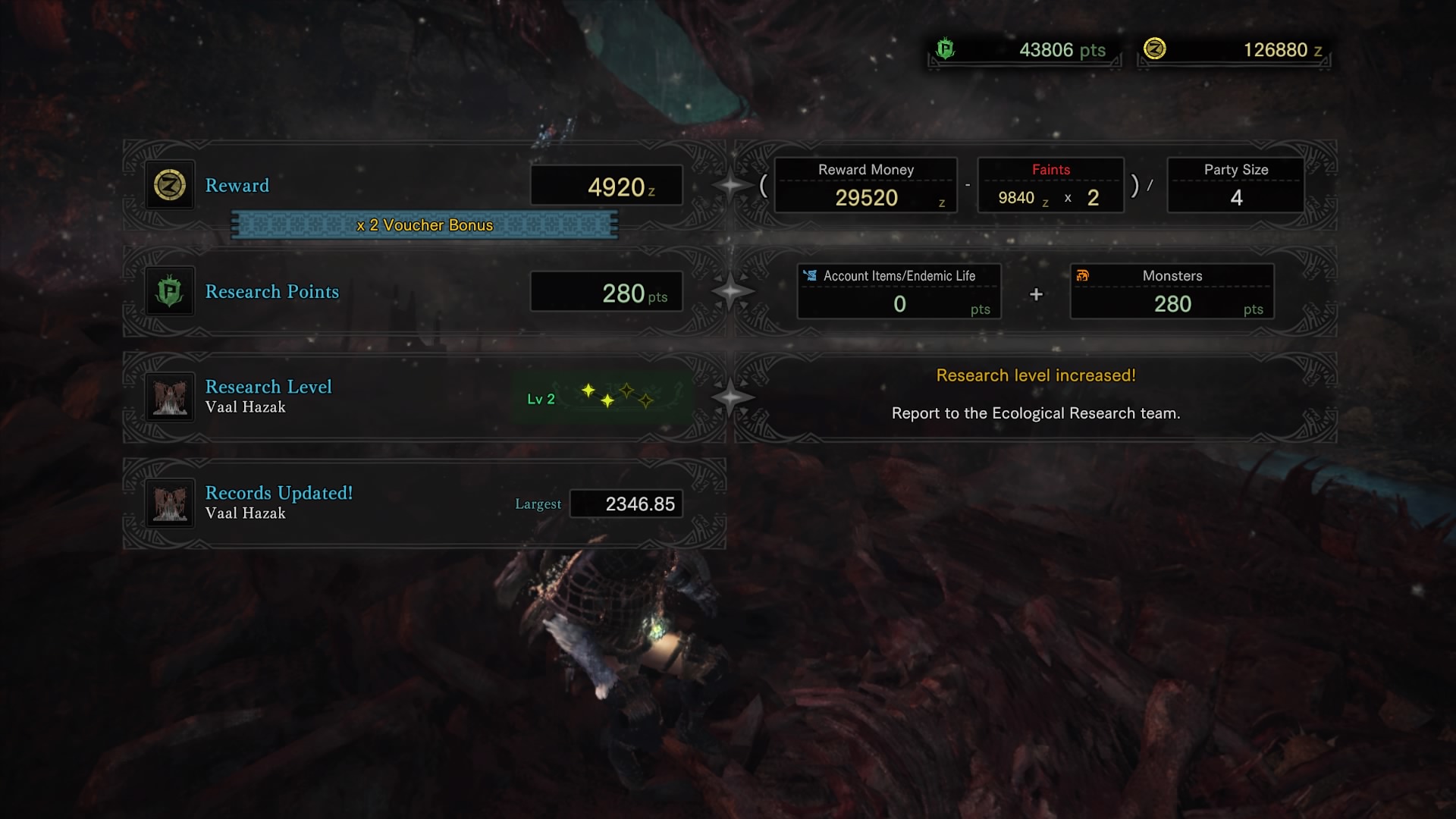Open the Research Level Vaal Hazak section
This screenshot has width=1456, height=819.
point(268,387)
